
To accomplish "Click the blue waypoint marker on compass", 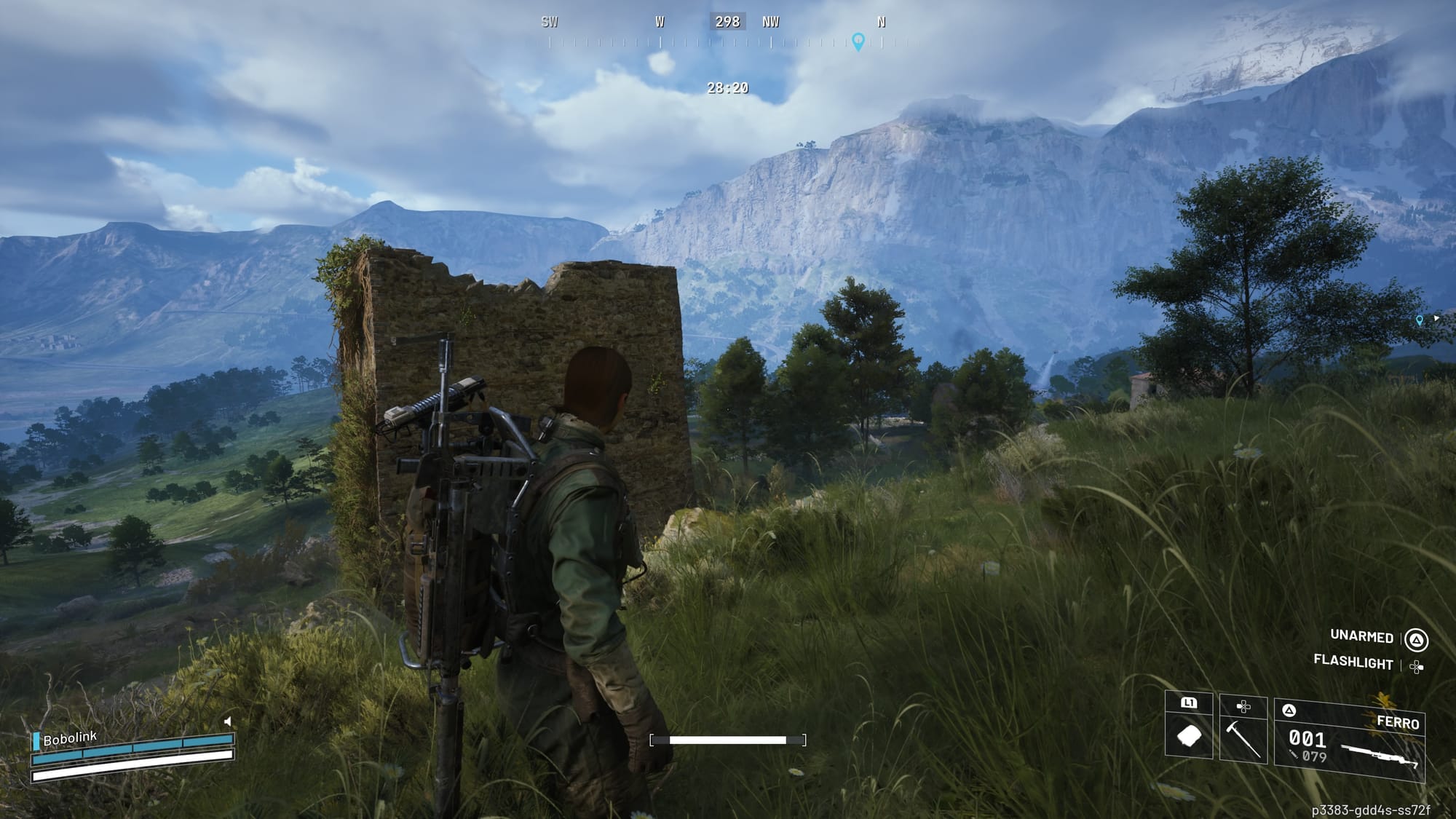I will pos(858,41).
